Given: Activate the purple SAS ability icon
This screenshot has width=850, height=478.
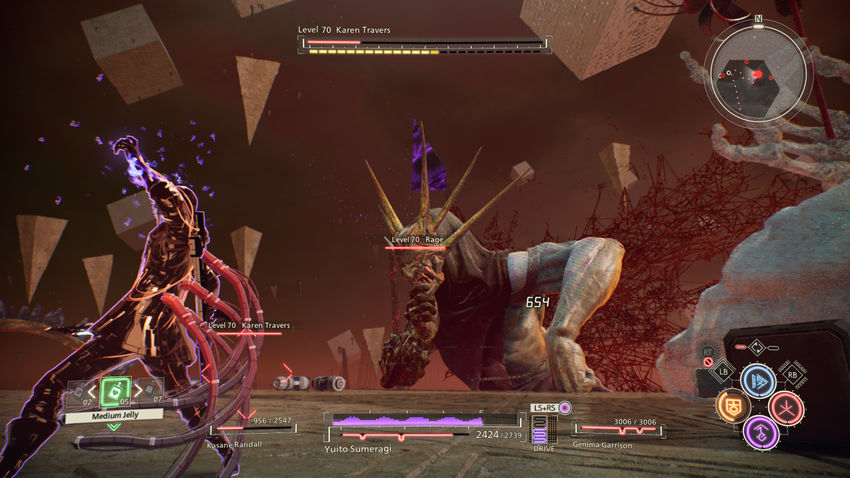Looking at the screenshot, I should 760,432.
